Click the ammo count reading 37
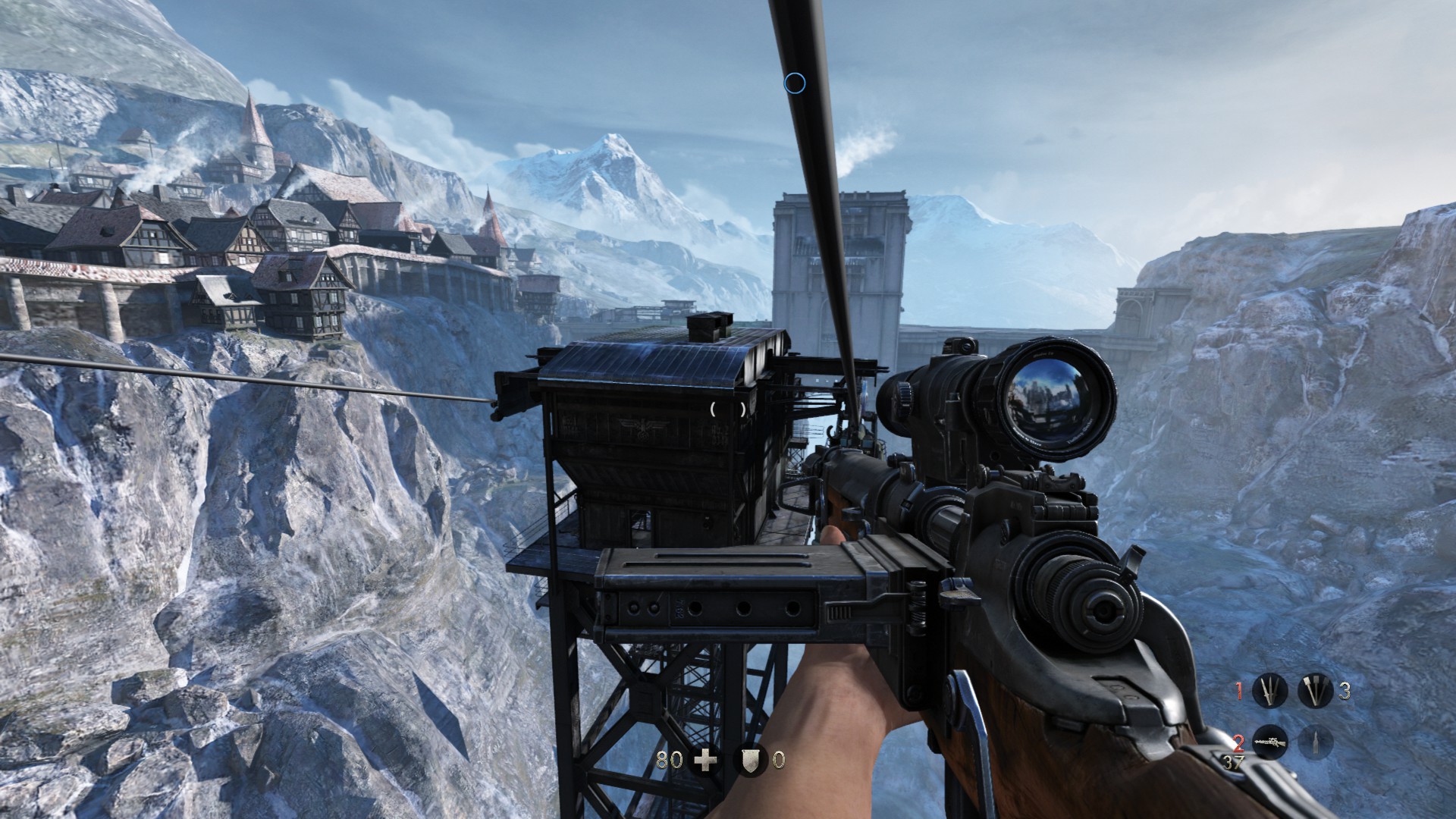This screenshot has width=1456, height=819. coord(1234,762)
